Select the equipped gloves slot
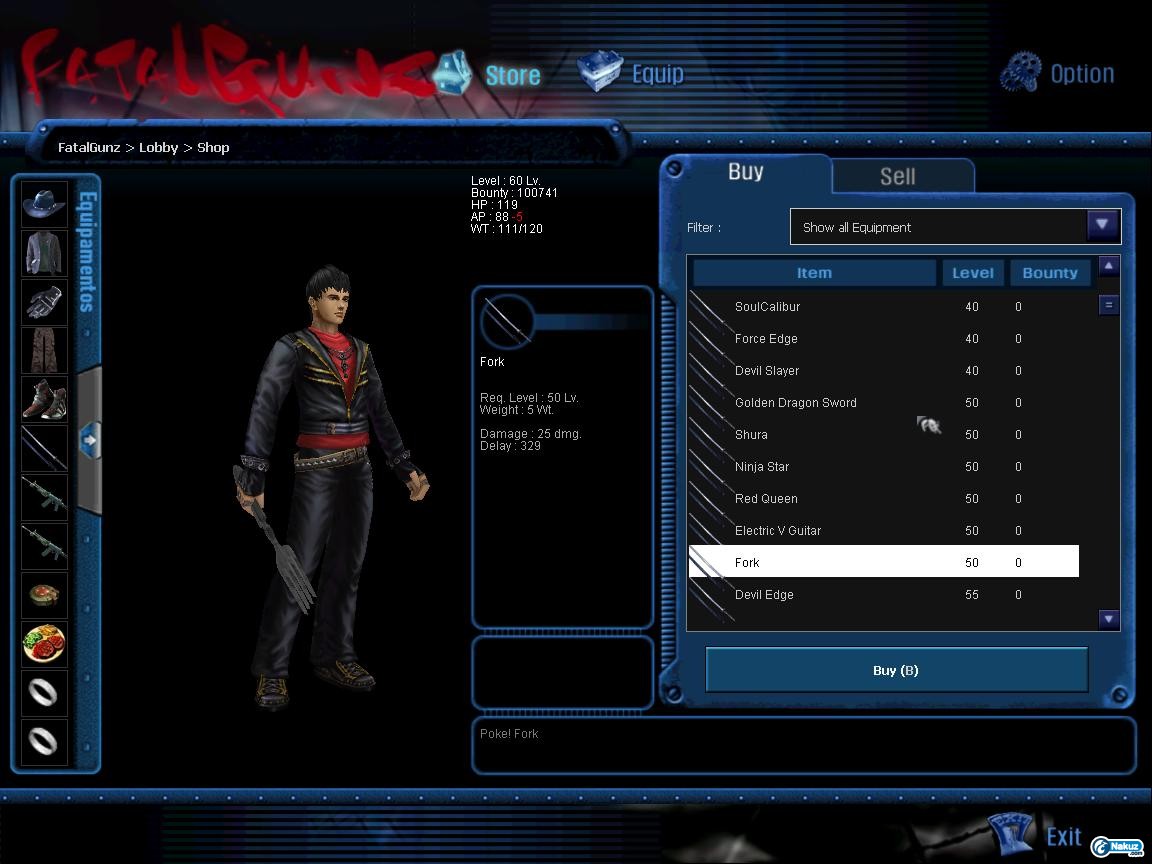Screen dimensions: 1152x864 click(44, 302)
